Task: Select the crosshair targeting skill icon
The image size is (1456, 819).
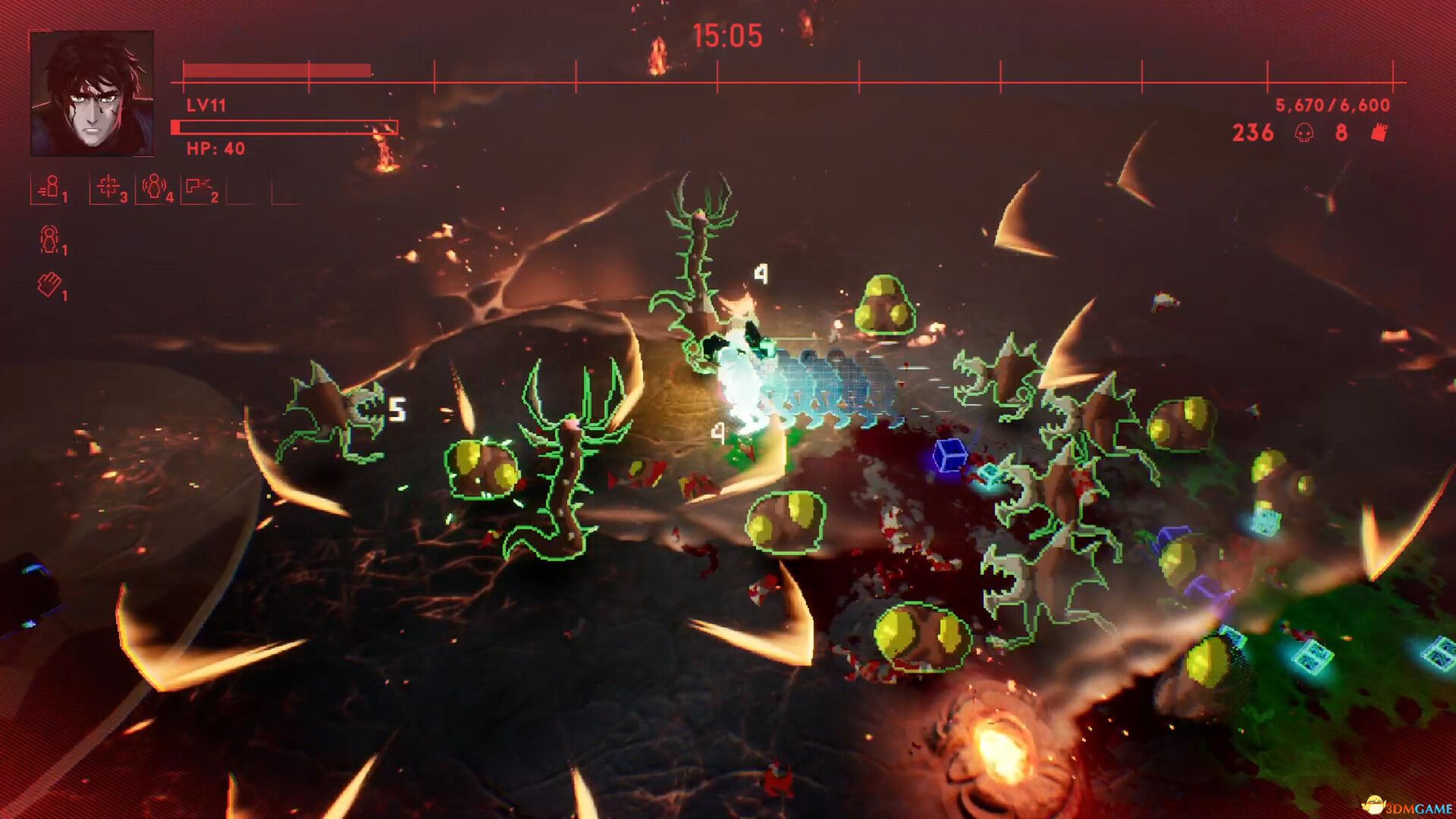Action: click(x=108, y=187)
